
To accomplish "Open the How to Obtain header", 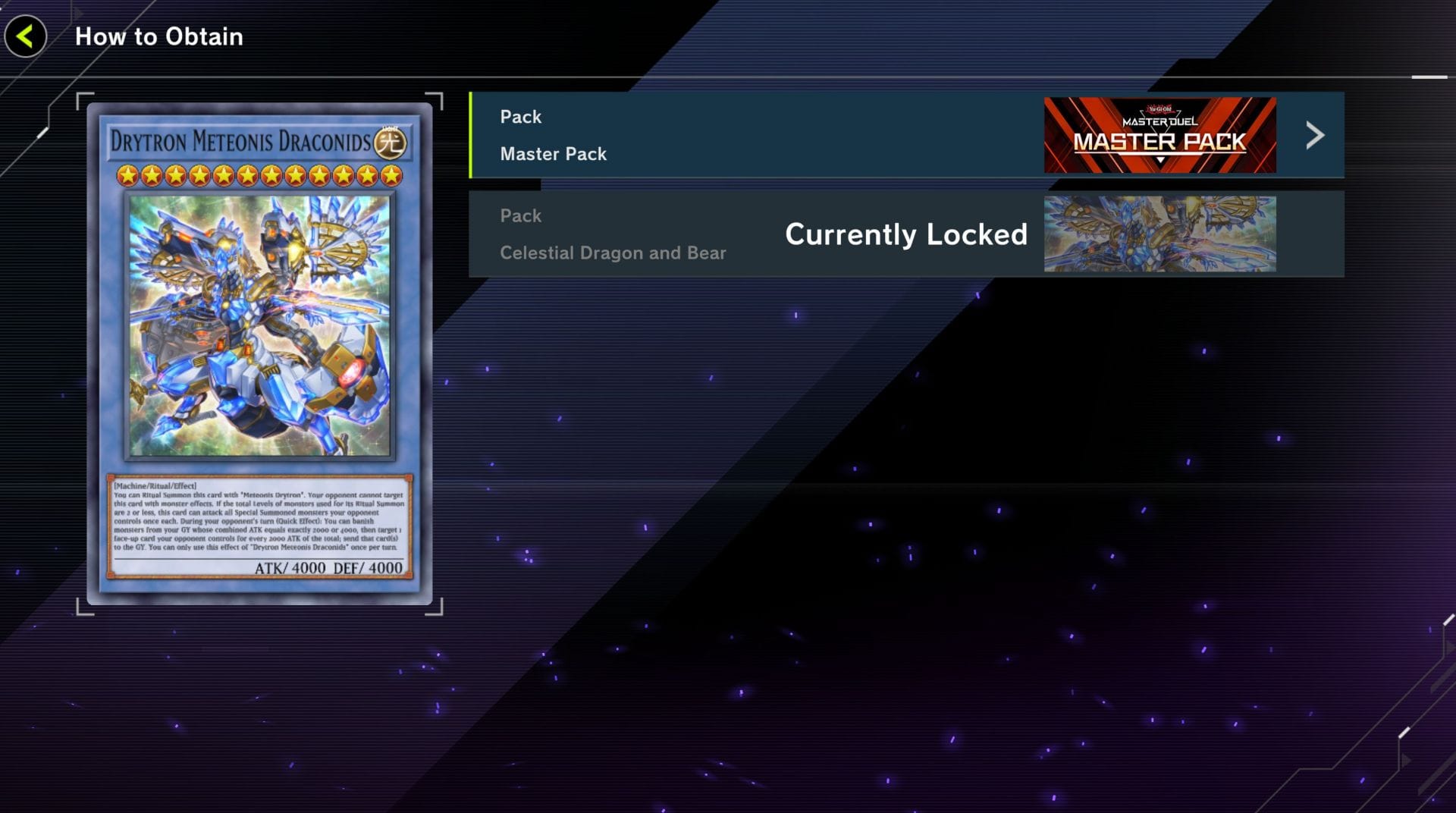I will [158, 36].
